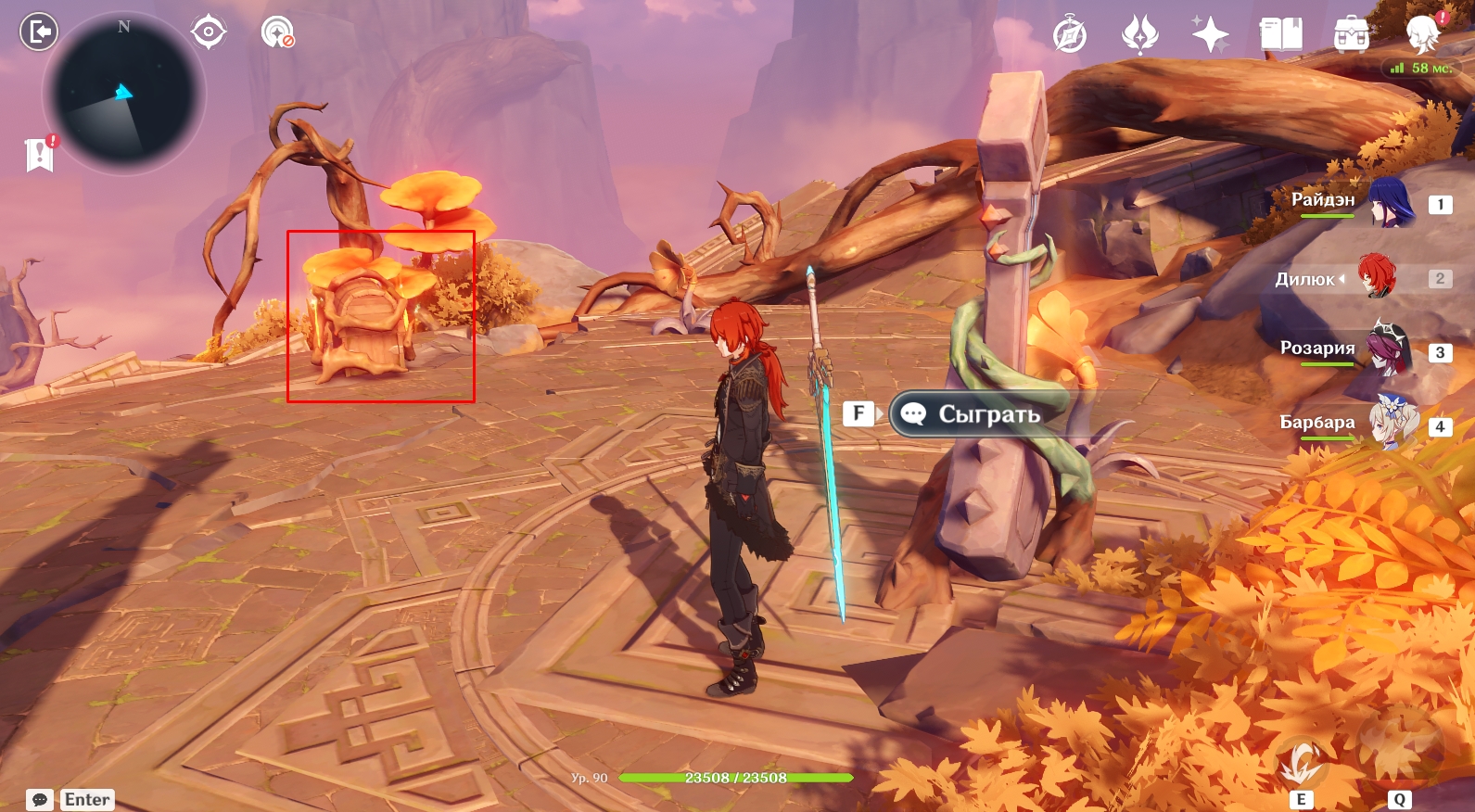Click the blocked signal icon beside minimap
Image resolution: width=1475 pixels, height=812 pixels.
[277, 32]
